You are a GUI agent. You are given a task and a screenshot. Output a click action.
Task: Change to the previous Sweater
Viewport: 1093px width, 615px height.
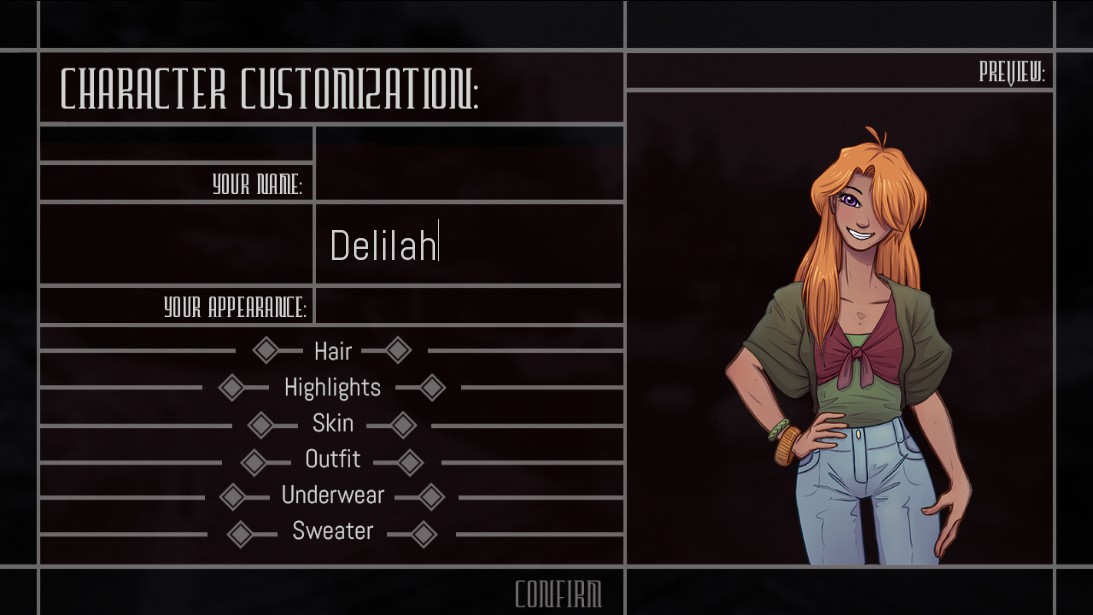(240, 533)
